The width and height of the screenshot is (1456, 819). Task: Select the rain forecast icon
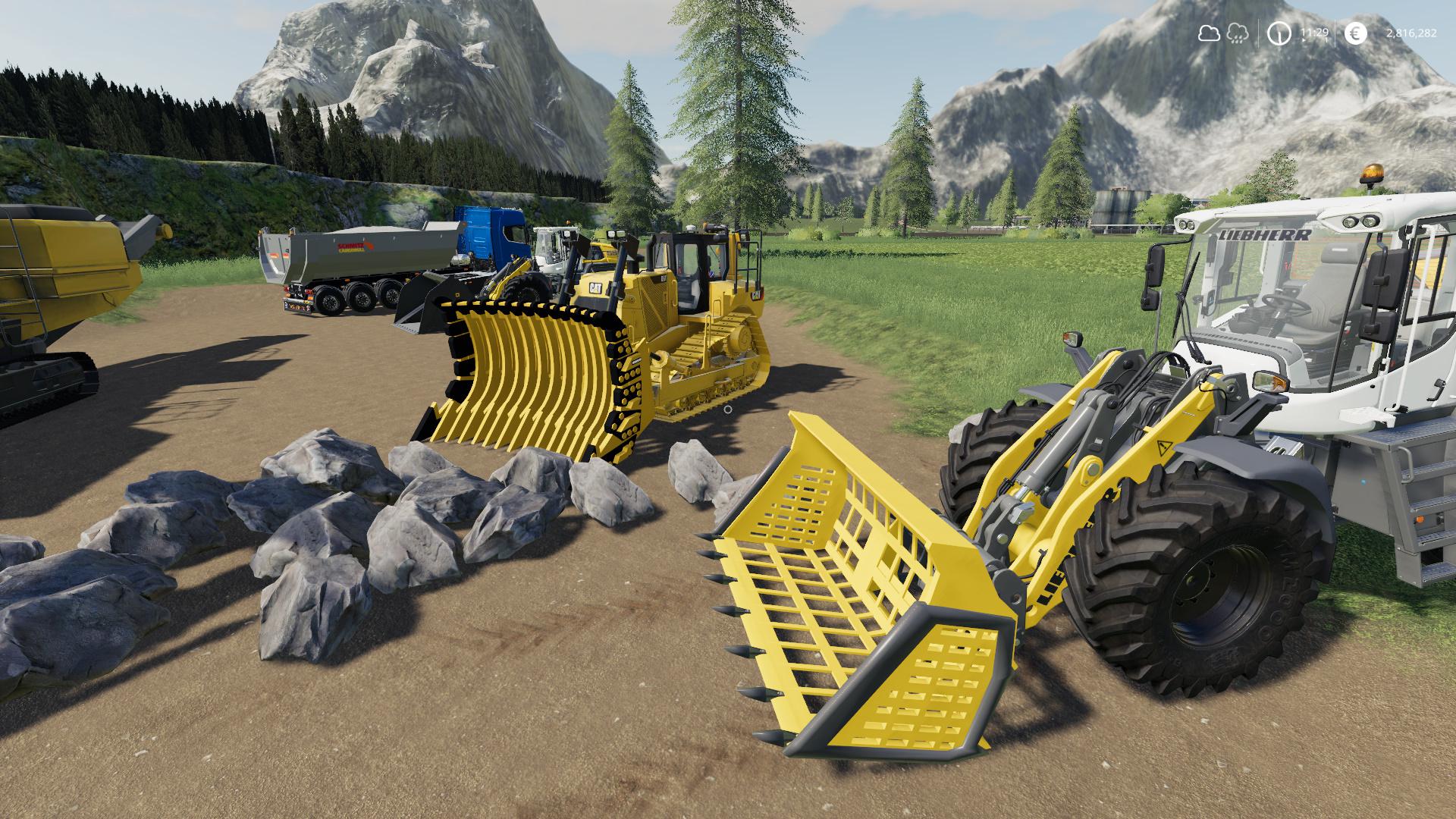coord(1237,33)
